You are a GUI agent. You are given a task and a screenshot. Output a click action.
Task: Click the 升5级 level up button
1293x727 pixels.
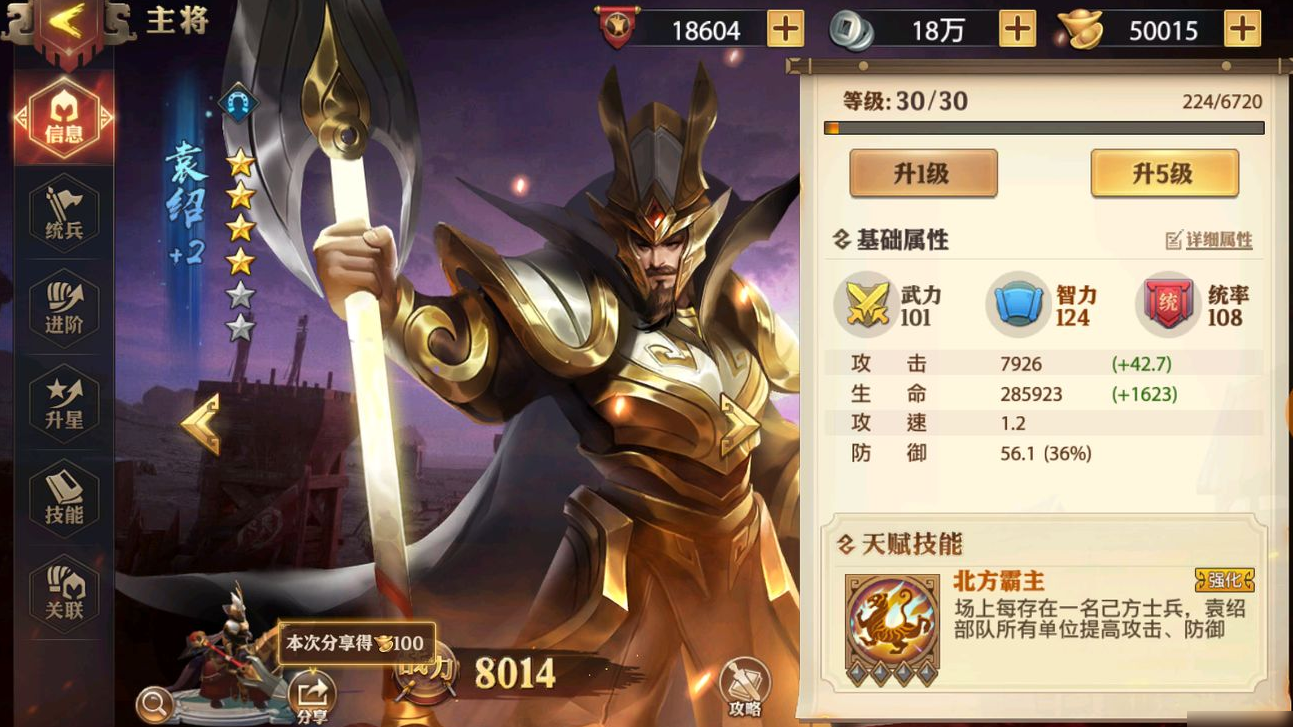(1163, 174)
